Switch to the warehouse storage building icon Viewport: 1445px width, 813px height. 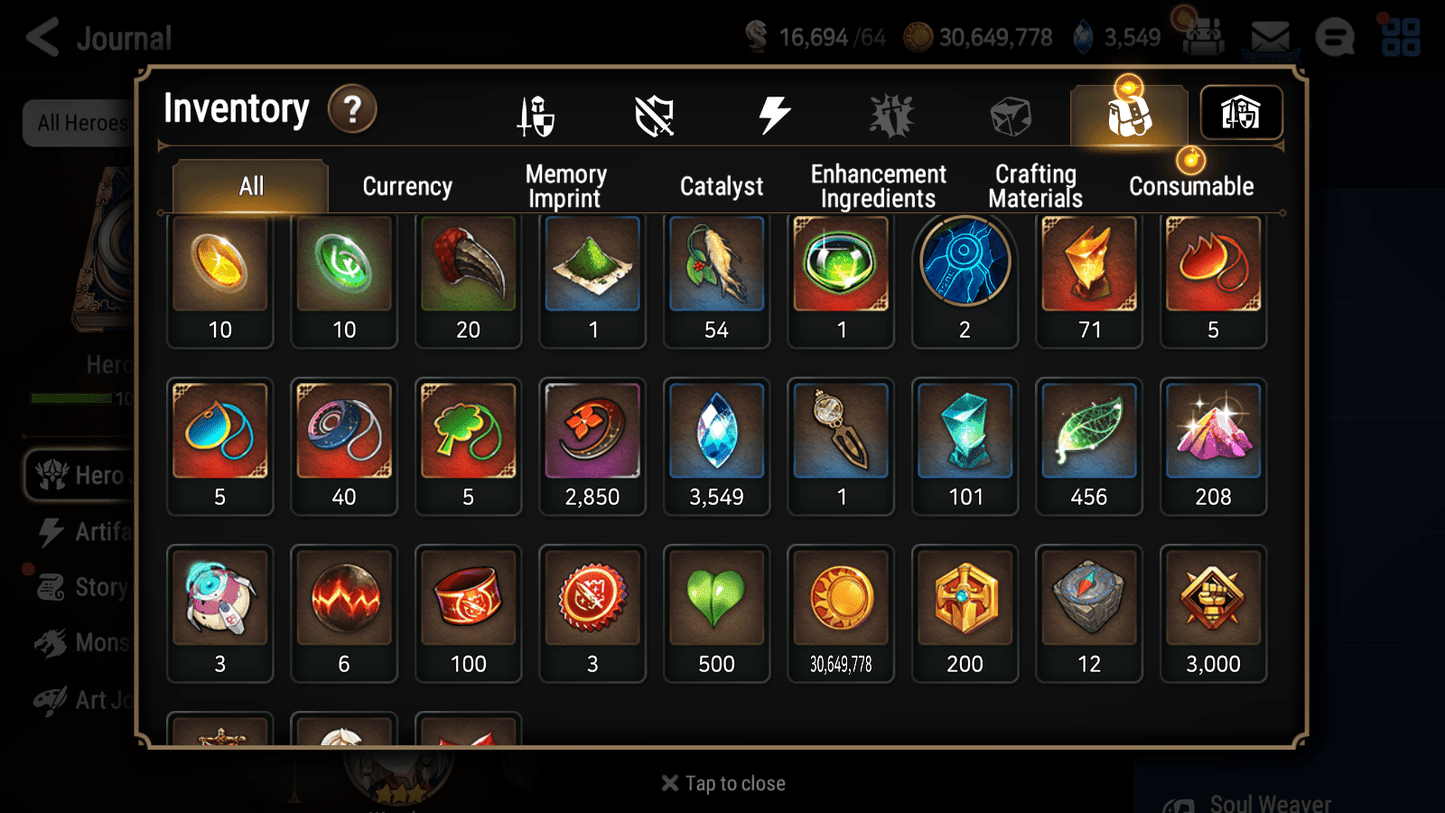(x=1240, y=113)
